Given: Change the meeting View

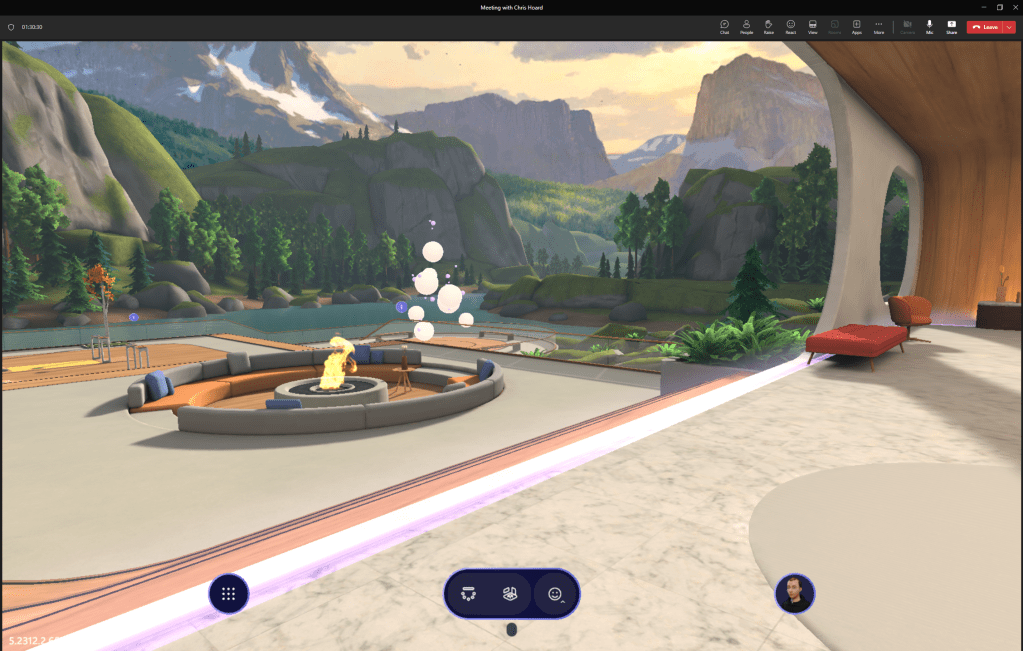Looking at the screenshot, I should pyautogui.click(x=812, y=26).
